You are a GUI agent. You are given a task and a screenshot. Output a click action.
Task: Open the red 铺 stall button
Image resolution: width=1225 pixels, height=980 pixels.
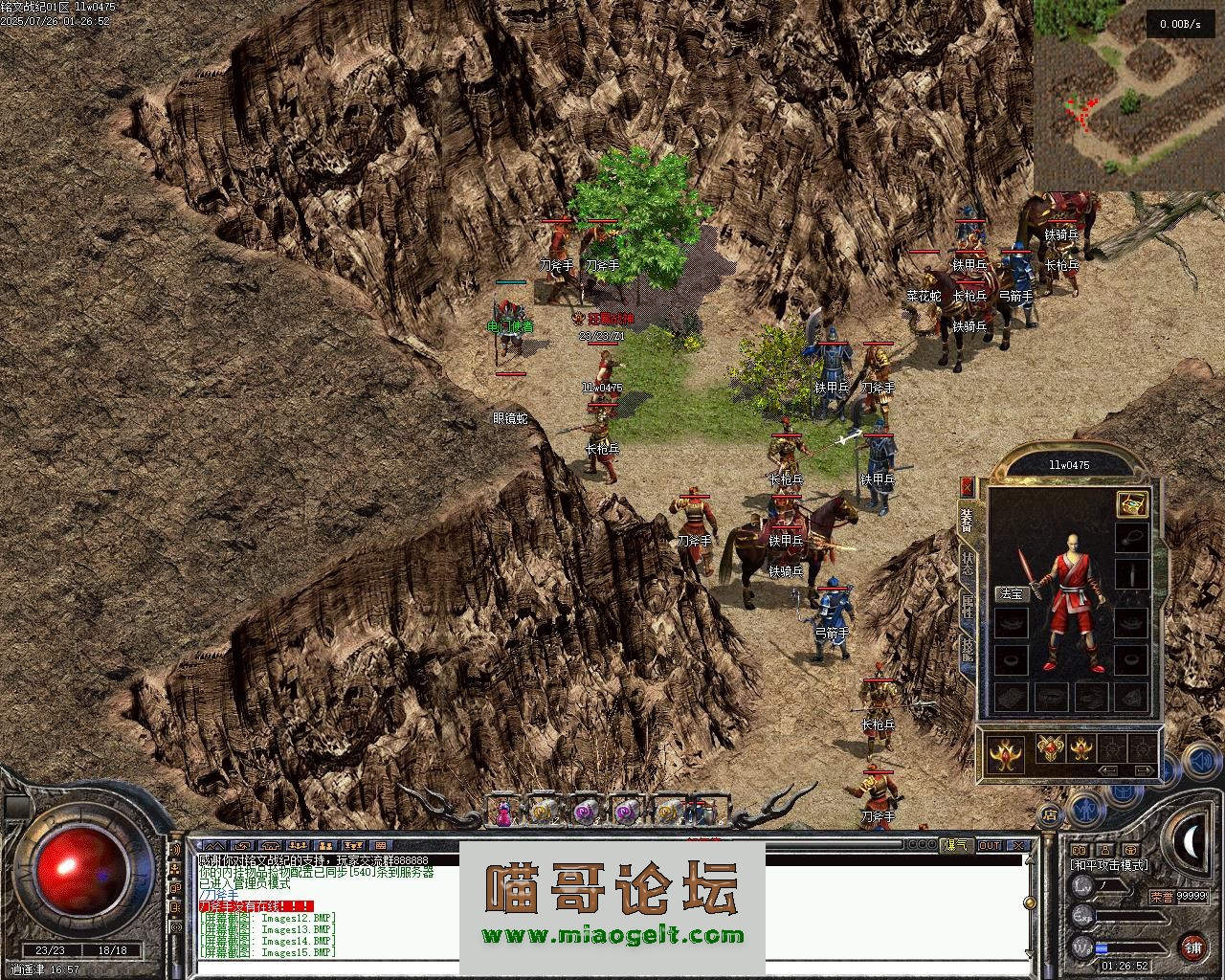tap(1192, 947)
